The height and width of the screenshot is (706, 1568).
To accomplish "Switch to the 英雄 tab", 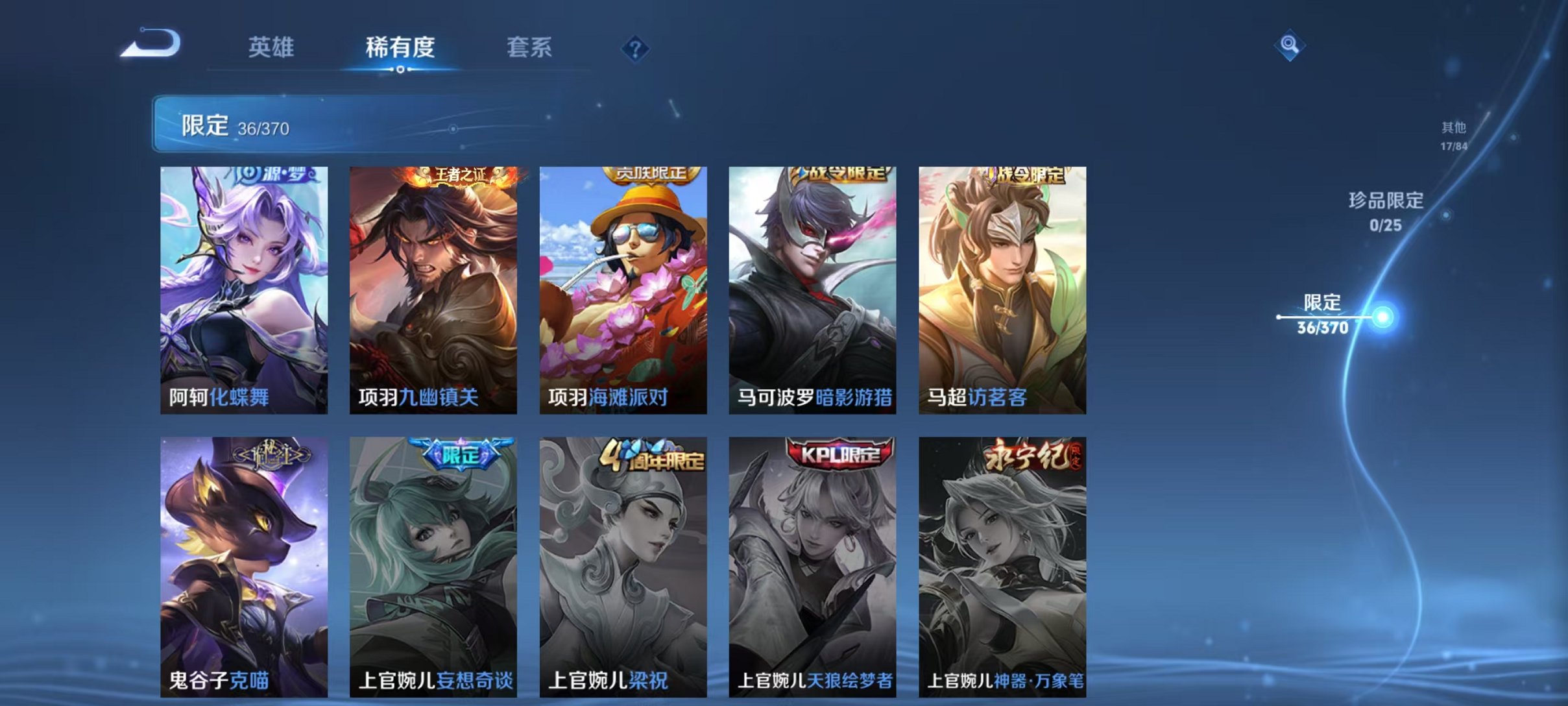I will pyautogui.click(x=272, y=47).
